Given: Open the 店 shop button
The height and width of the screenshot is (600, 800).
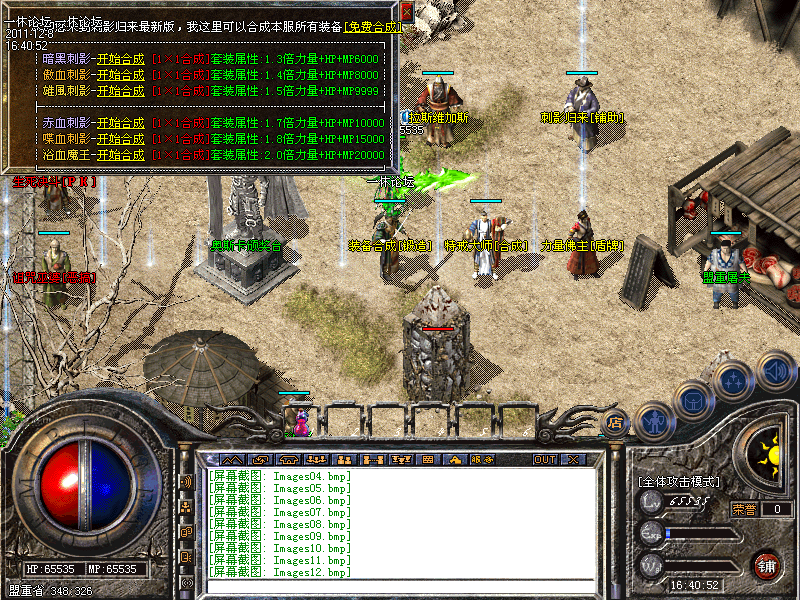Looking at the screenshot, I should [x=614, y=424].
